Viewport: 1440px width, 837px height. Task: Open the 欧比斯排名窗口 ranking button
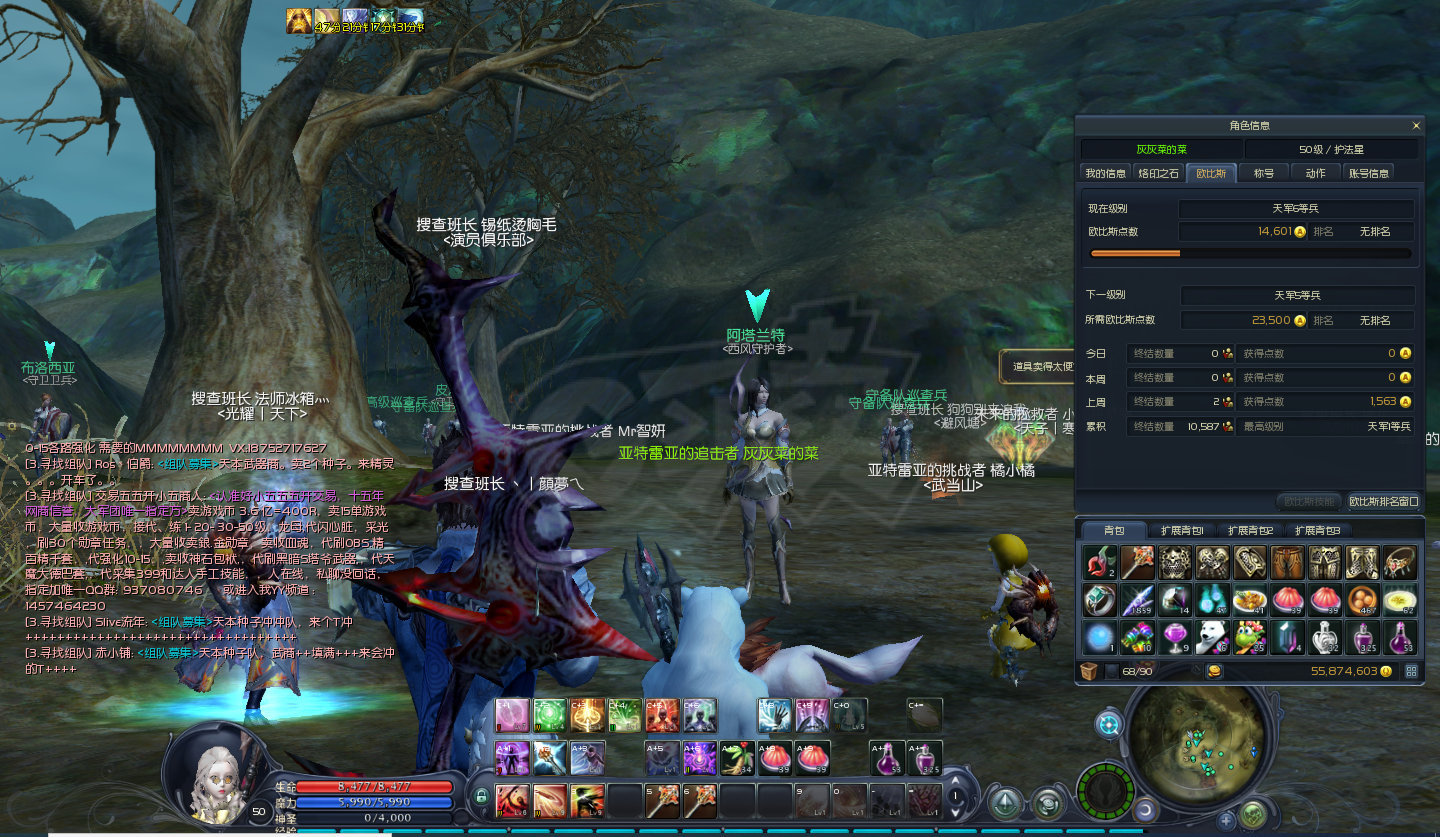(x=1383, y=501)
